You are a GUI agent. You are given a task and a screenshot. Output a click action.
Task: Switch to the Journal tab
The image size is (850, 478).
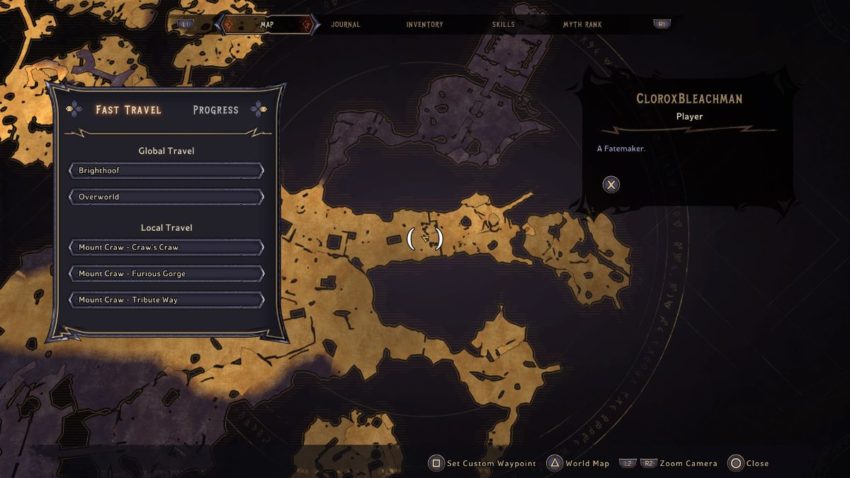345,24
